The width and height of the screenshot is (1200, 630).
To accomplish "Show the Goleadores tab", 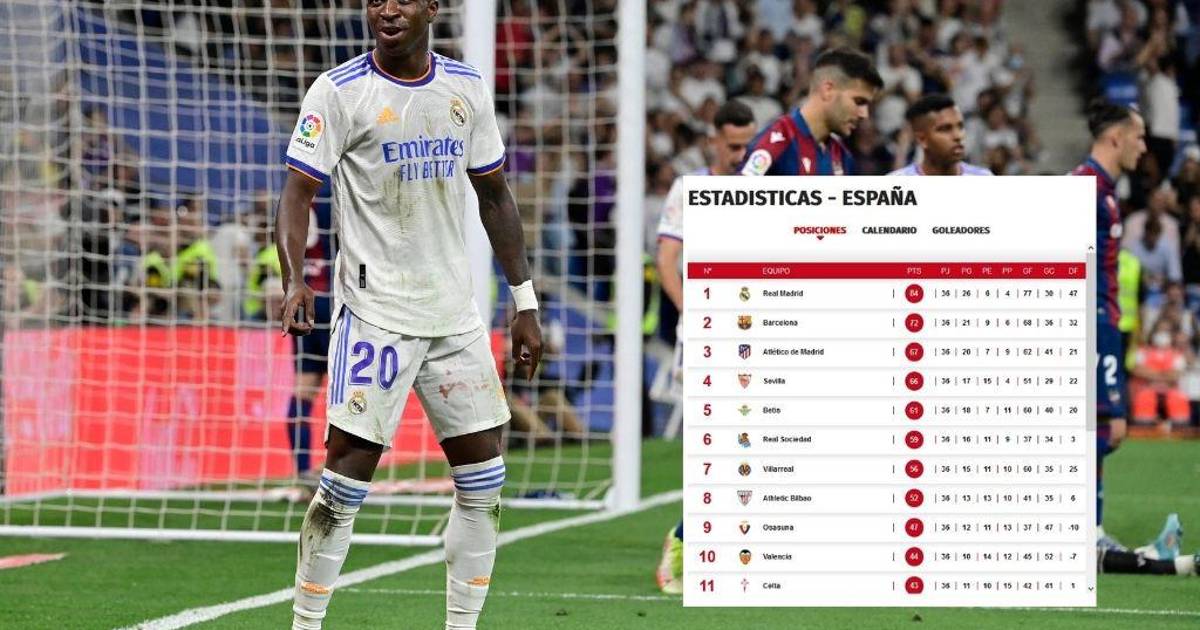I will pyautogui.click(x=960, y=230).
